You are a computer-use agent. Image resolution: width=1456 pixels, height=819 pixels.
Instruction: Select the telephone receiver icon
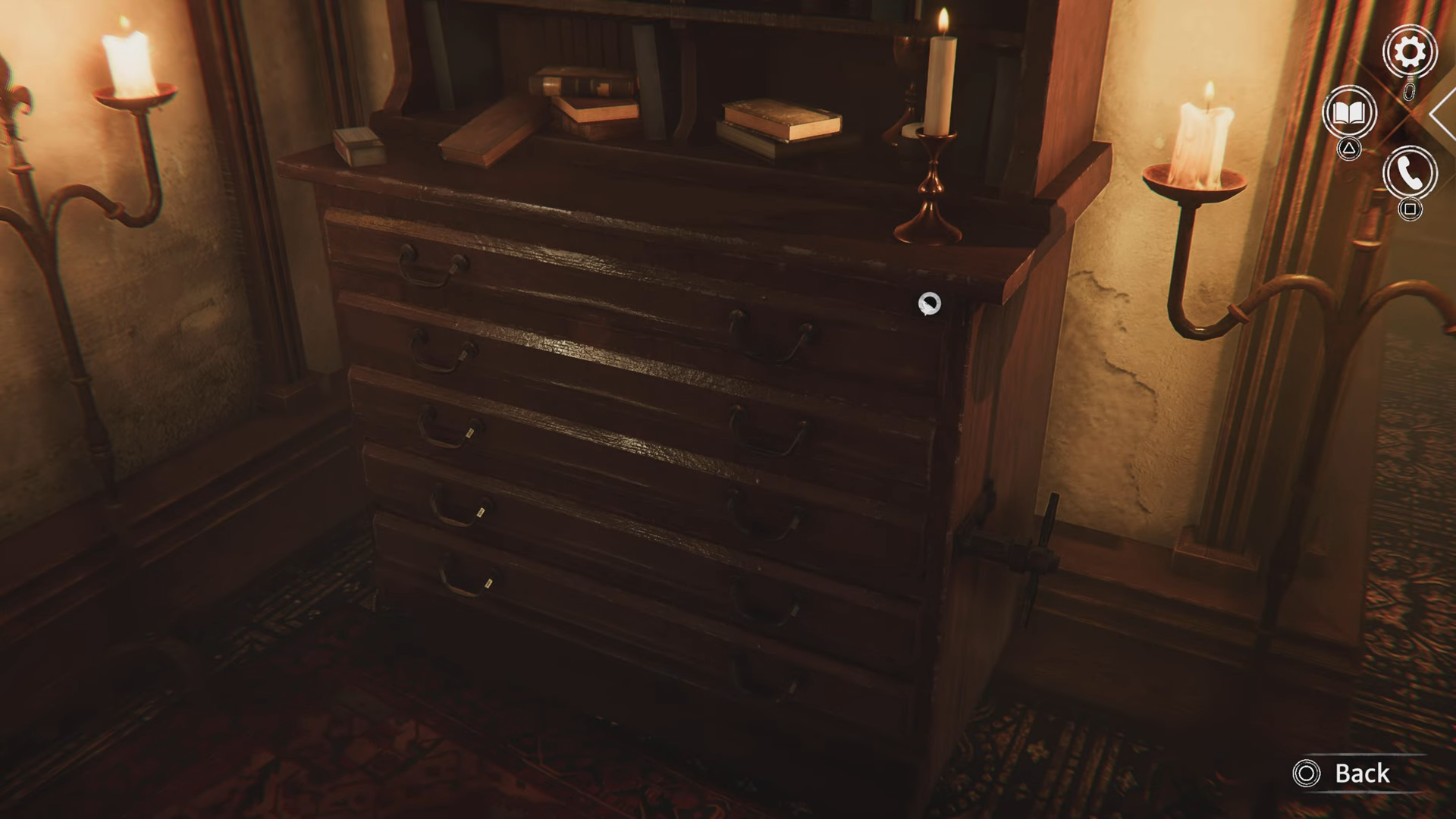(1409, 174)
